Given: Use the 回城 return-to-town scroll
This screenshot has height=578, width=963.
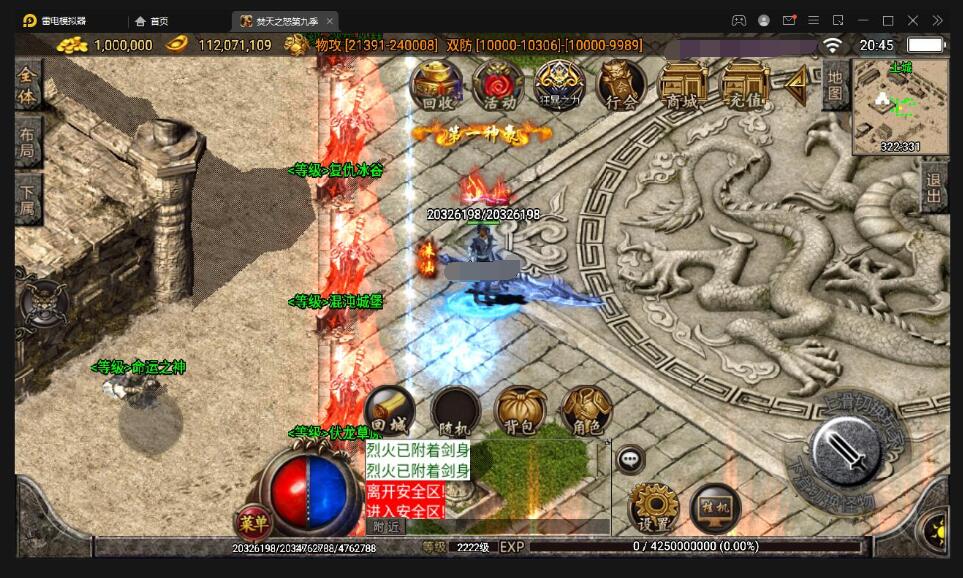Looking at the screenshot, I should point(390,411).
